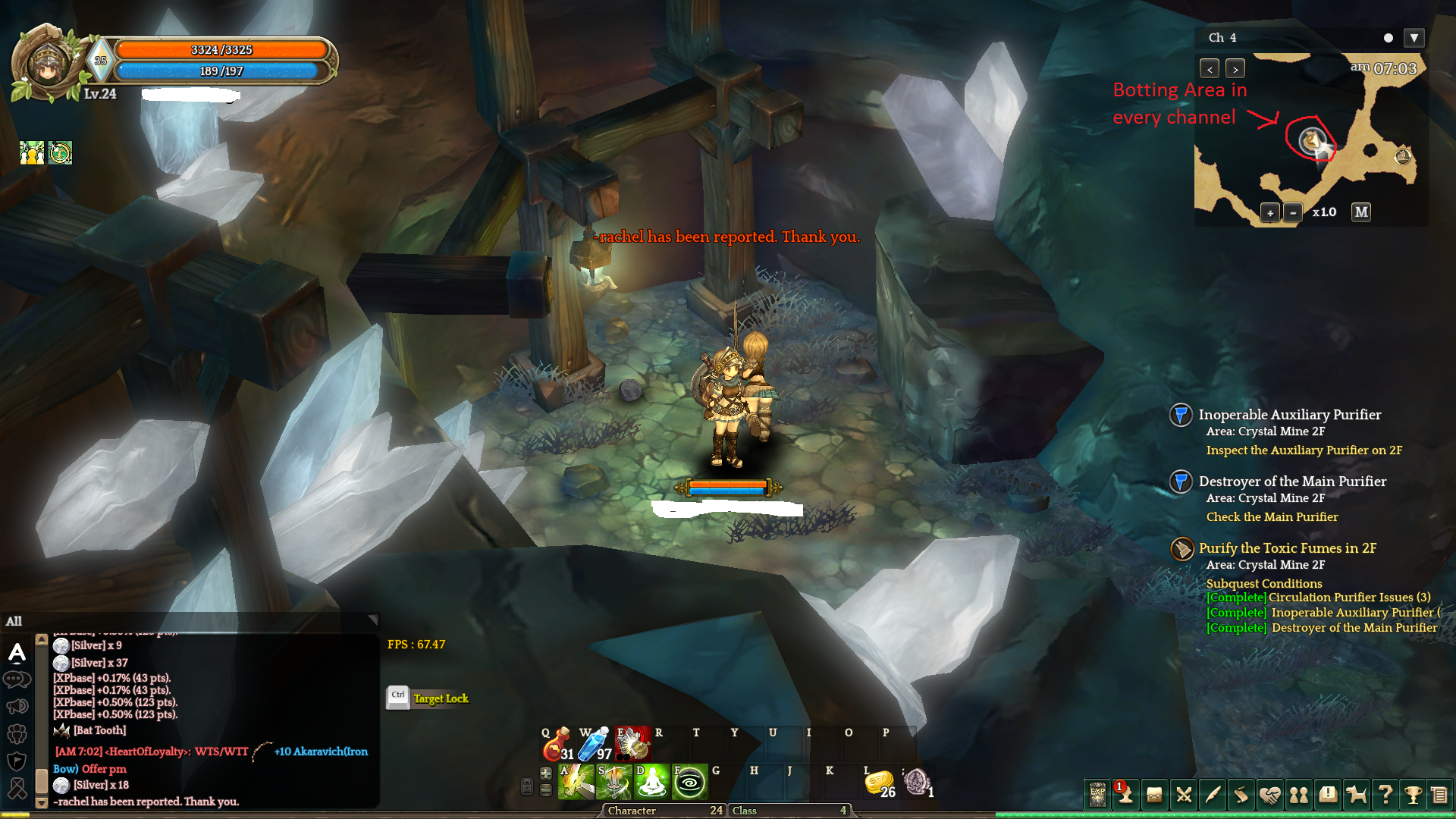Open the question mark help menu
The image size is (1456, 819).
1385,795
